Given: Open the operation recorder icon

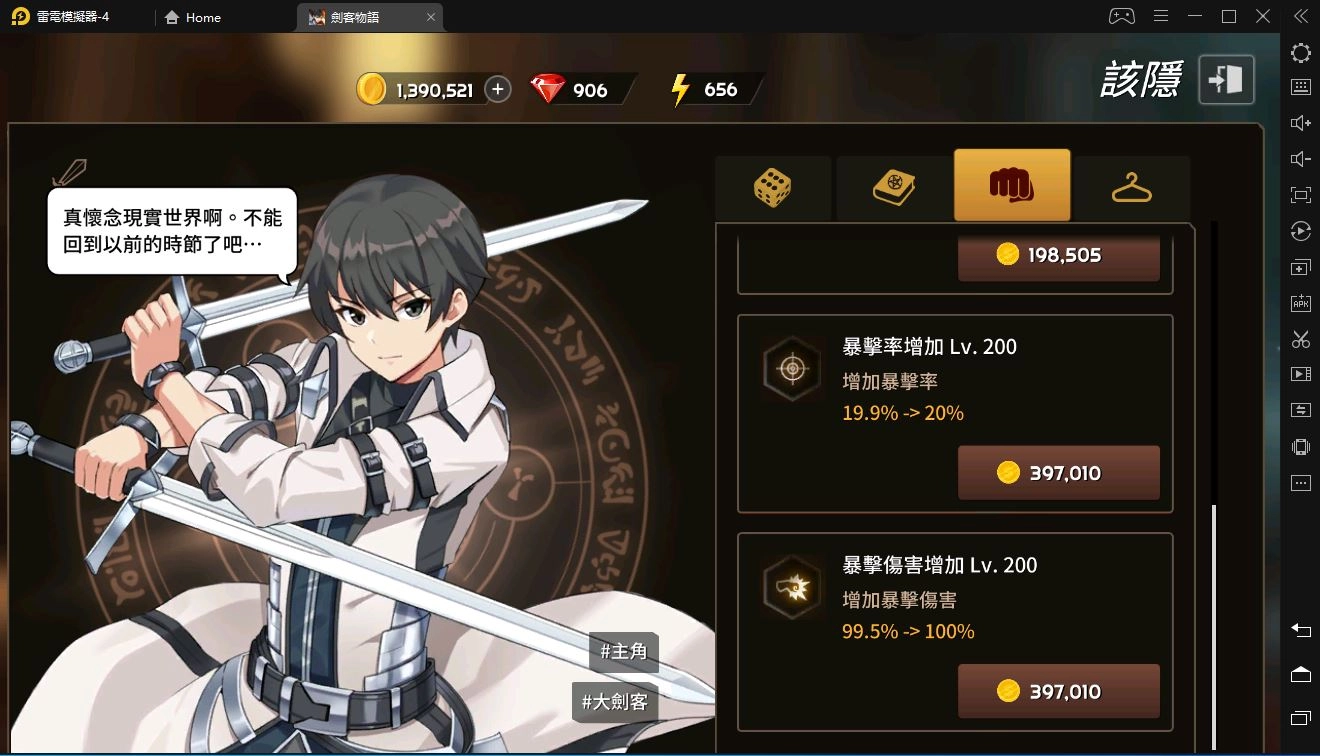Looking at the screenshot, I should pos(1300,231).
